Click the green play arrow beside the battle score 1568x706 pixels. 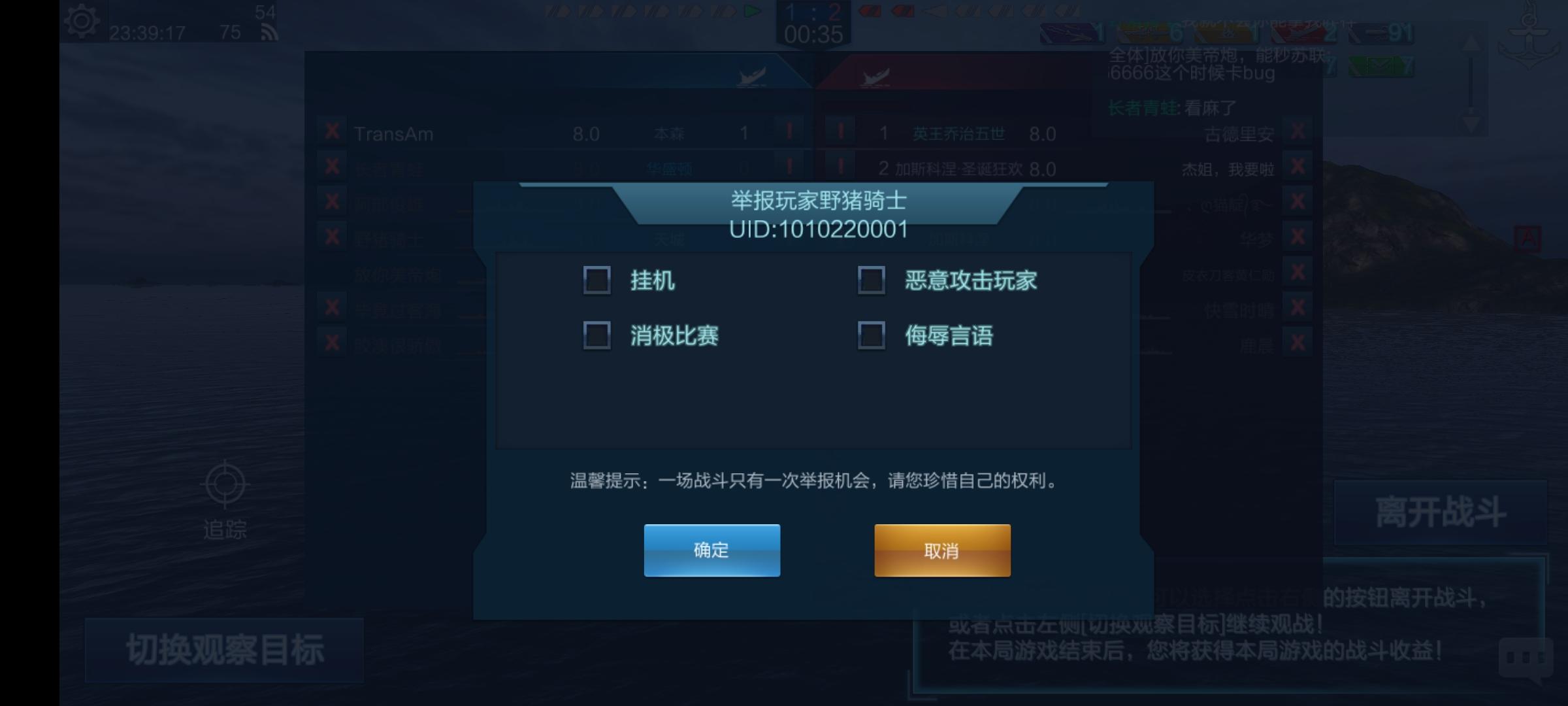[x=753, y=11]
